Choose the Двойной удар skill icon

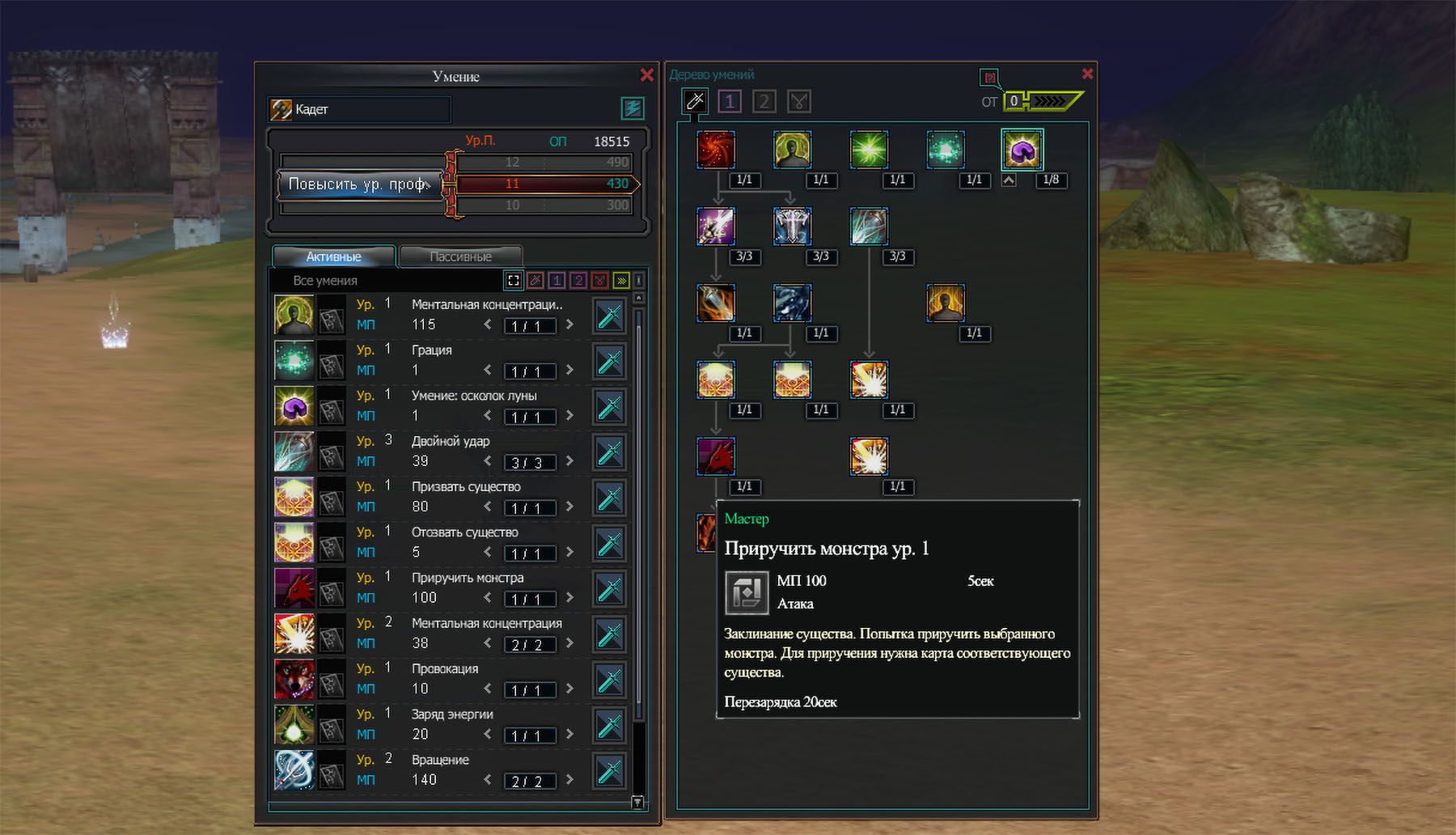[x=294, y=451]
